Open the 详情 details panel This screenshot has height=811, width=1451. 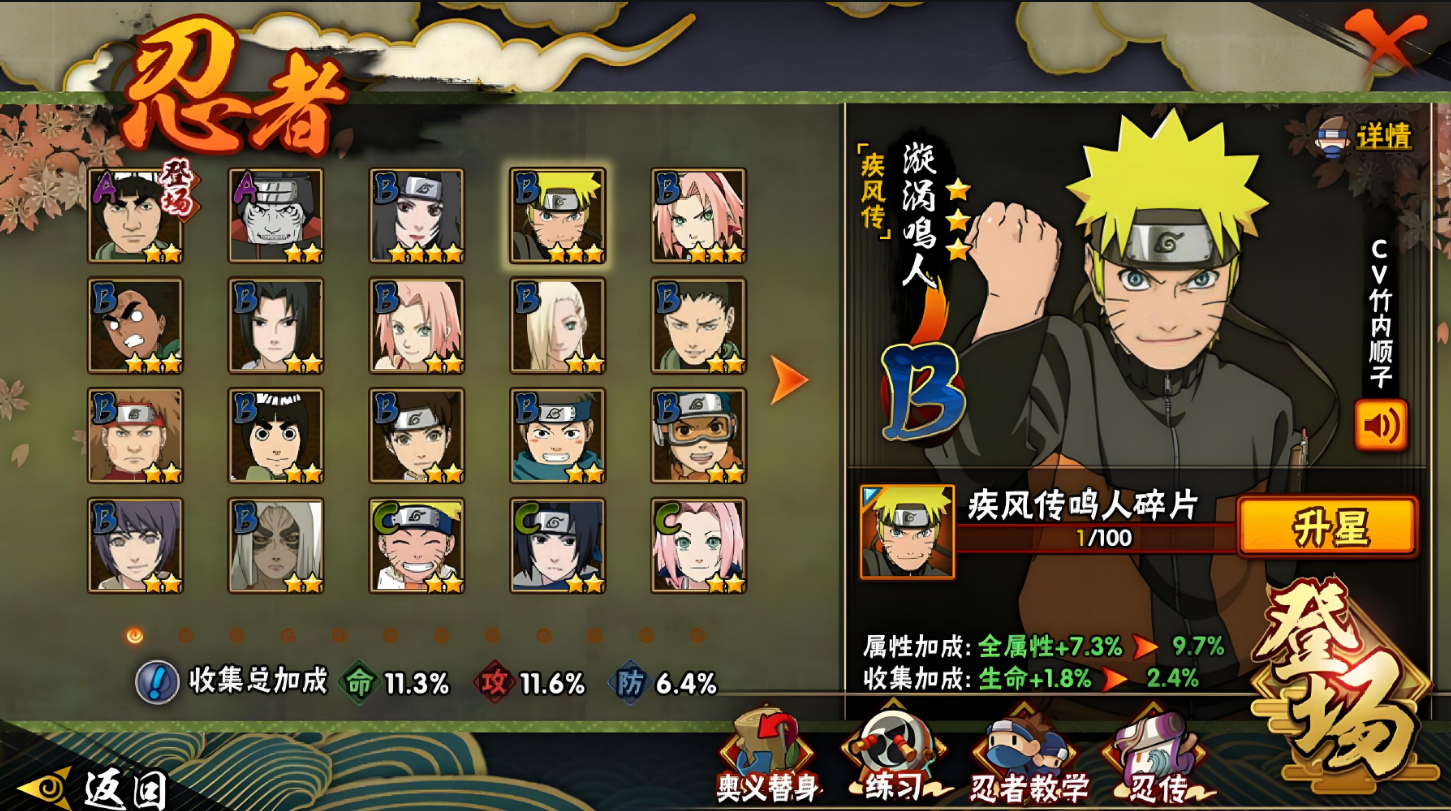[1365, 137]
